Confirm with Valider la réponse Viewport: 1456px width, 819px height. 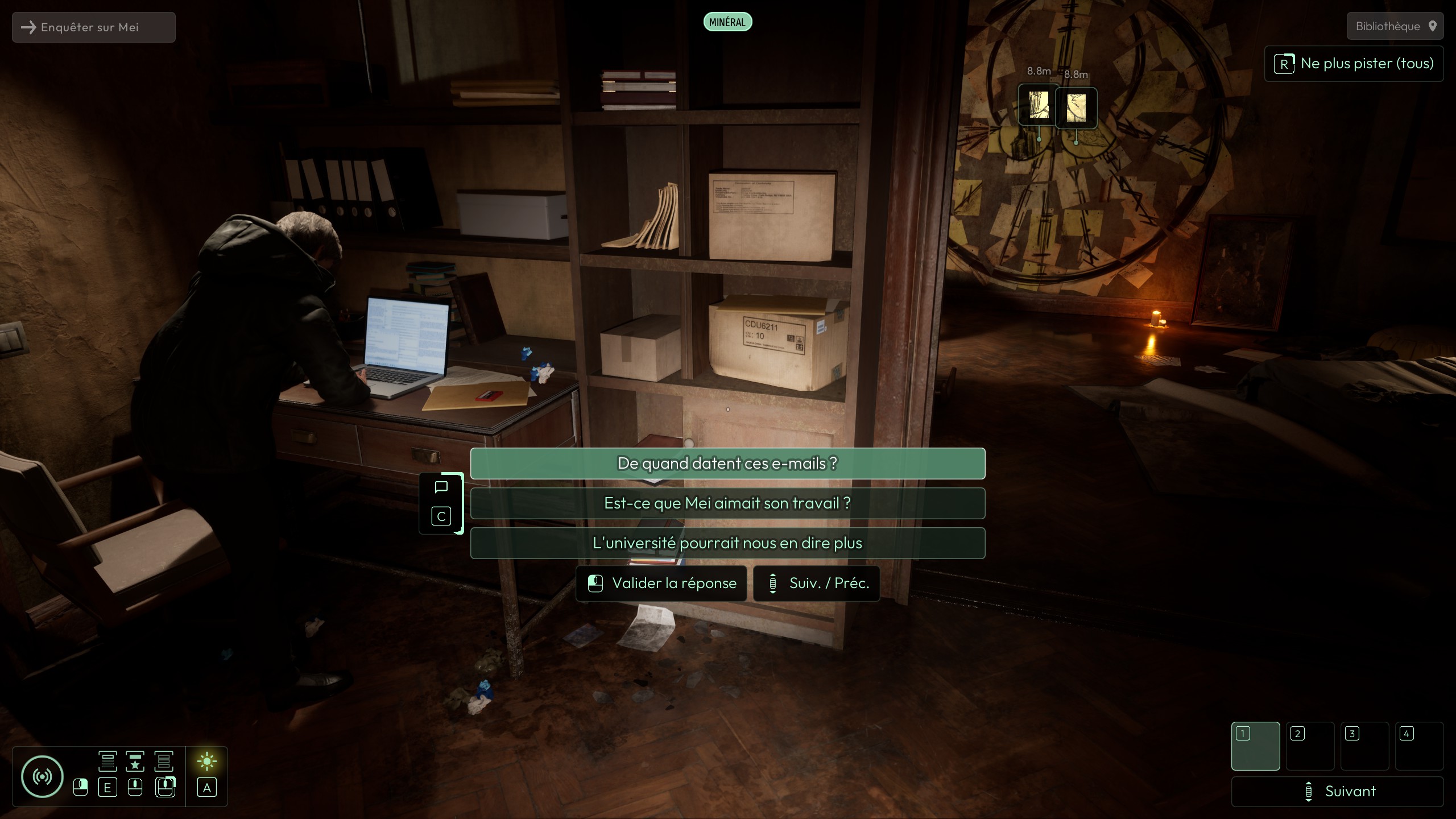tap(661, 584)
